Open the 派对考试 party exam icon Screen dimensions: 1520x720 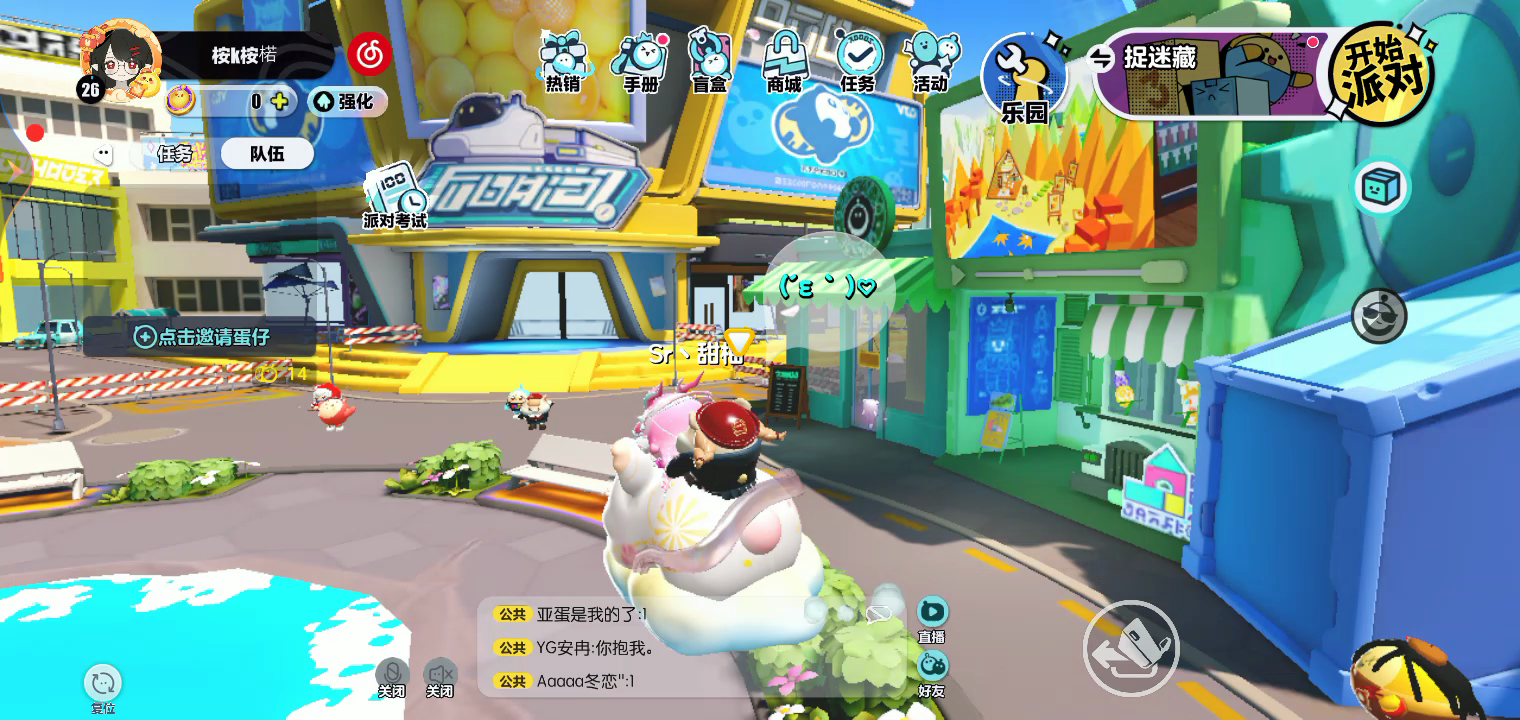[x=394, y=194]
